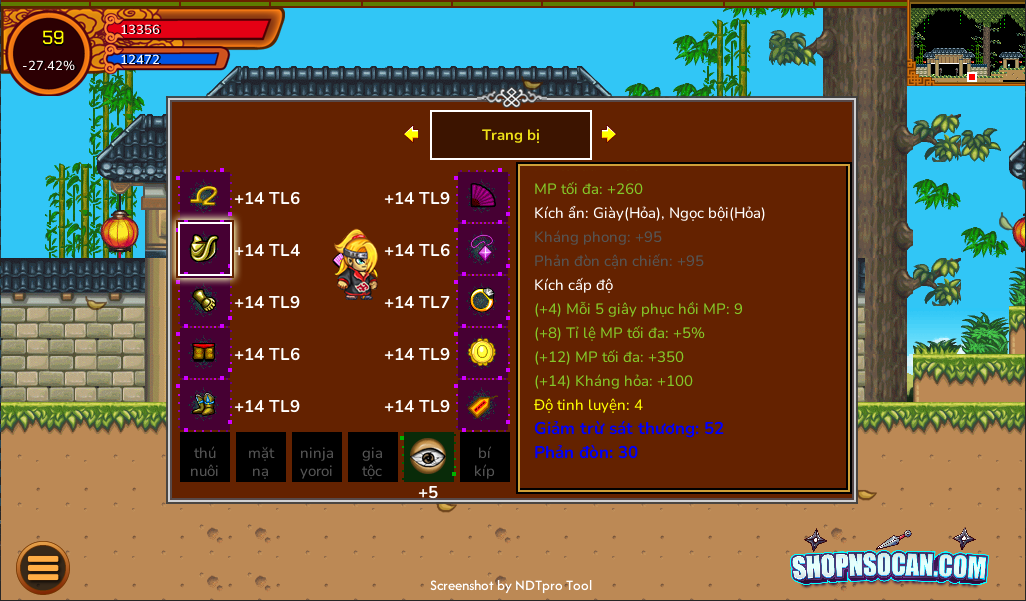Choose the highlighted golden armor slot
This screenshot has width=1026, height=601.
pyautogui.click(x=205, y=249)
